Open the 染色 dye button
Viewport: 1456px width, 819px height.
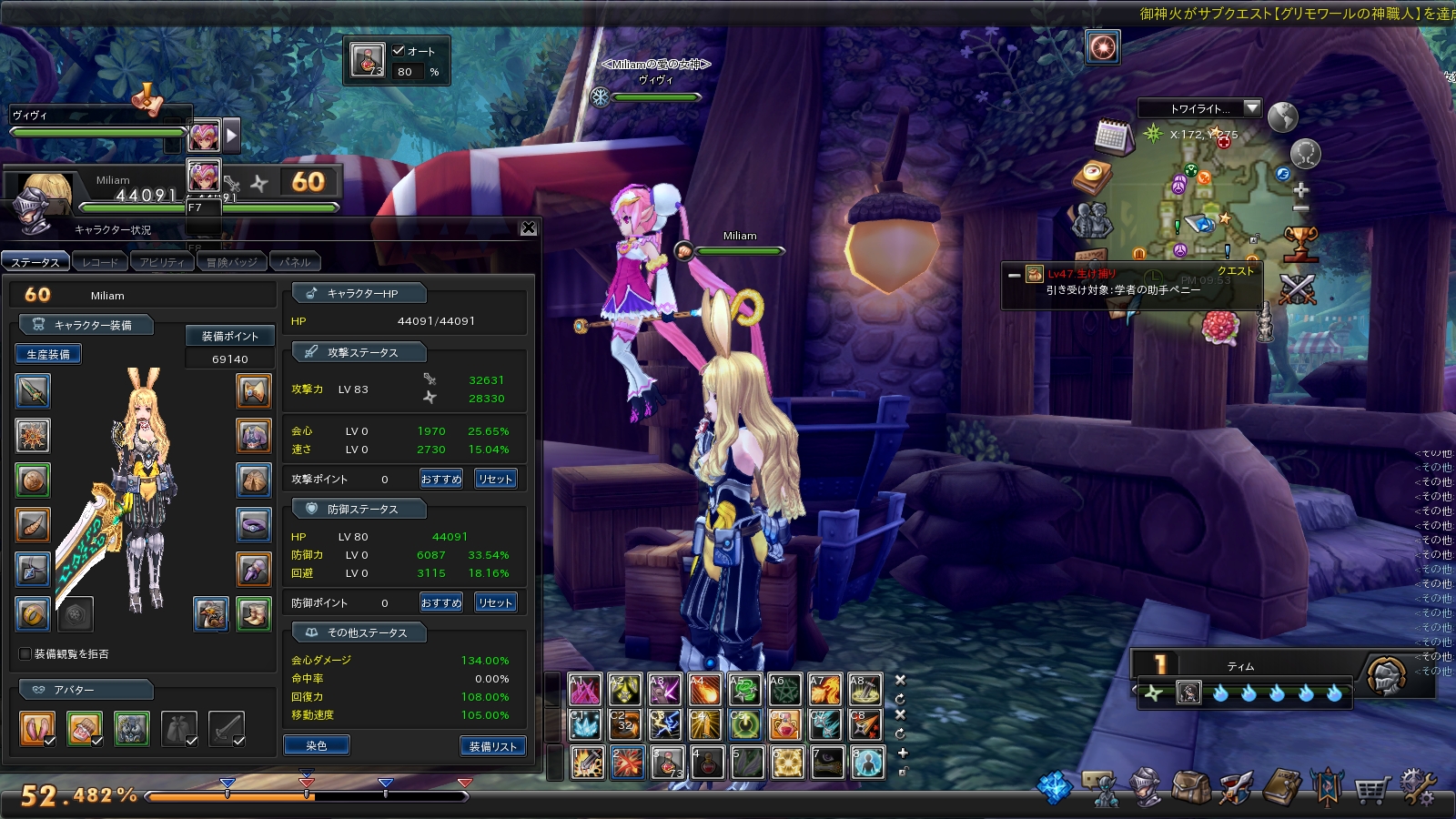(317, 746)
